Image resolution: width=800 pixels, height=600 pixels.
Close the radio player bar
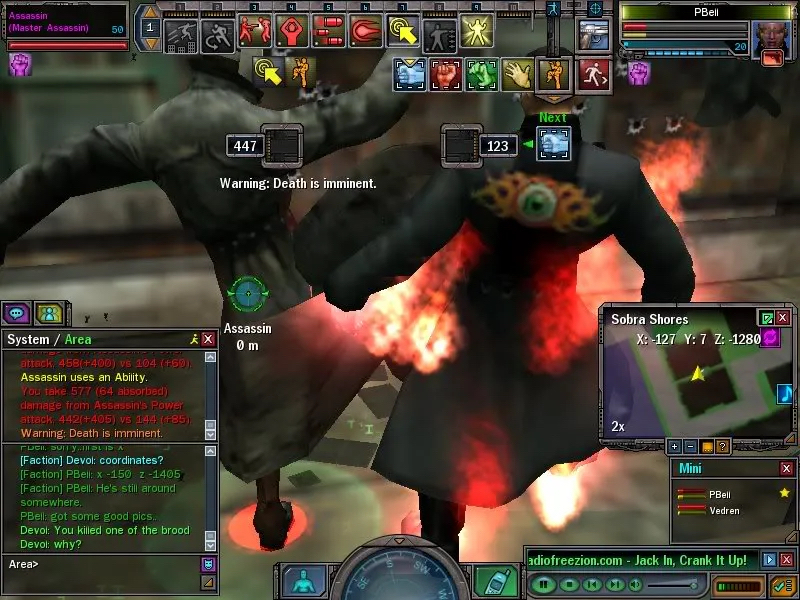[x=786, y=560]
